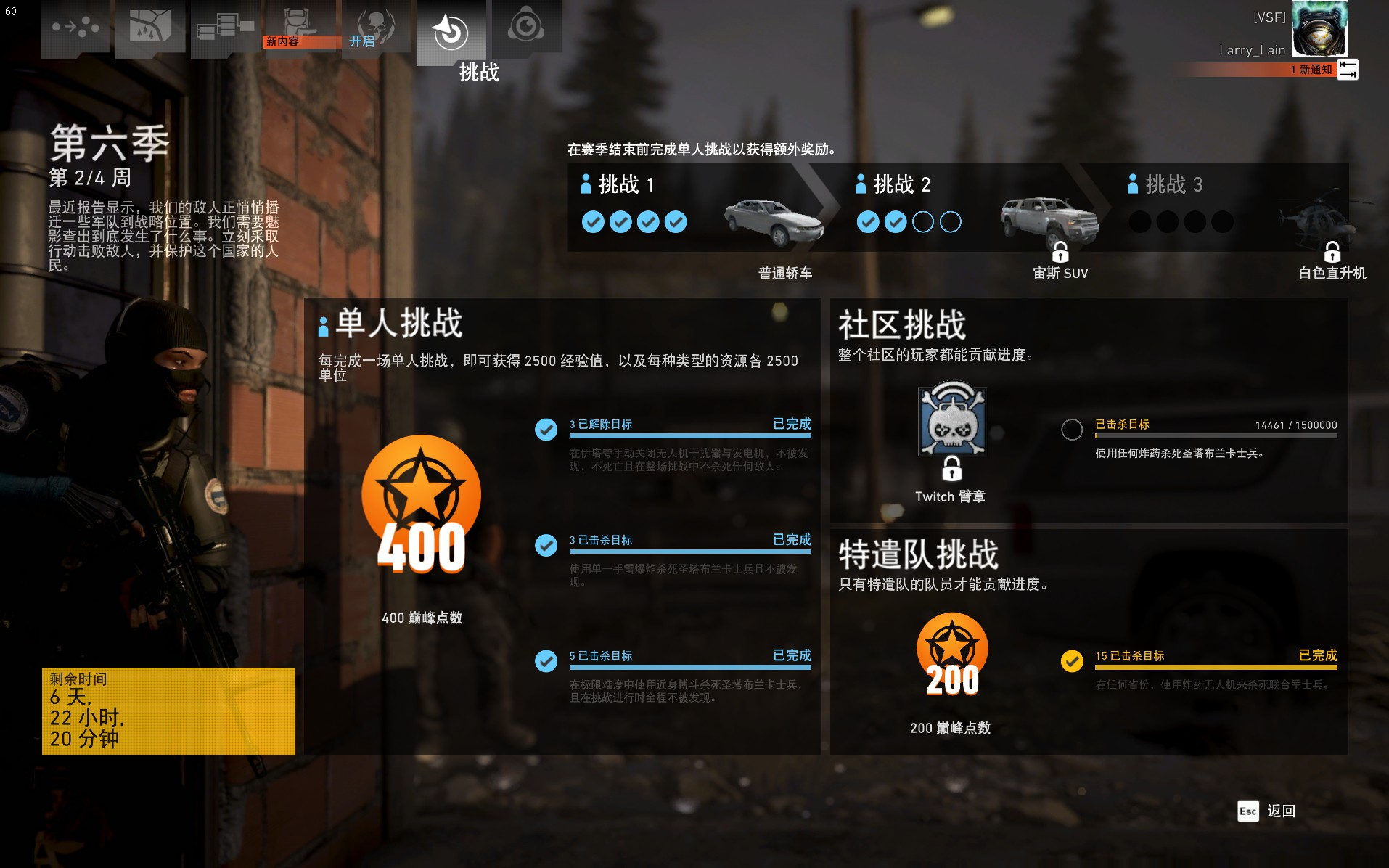Switch to the 挑战 3 tab
Image resolution: width=1389 pixels, height=868 pixels.
pyautogui.click(x=1171, y=185)
